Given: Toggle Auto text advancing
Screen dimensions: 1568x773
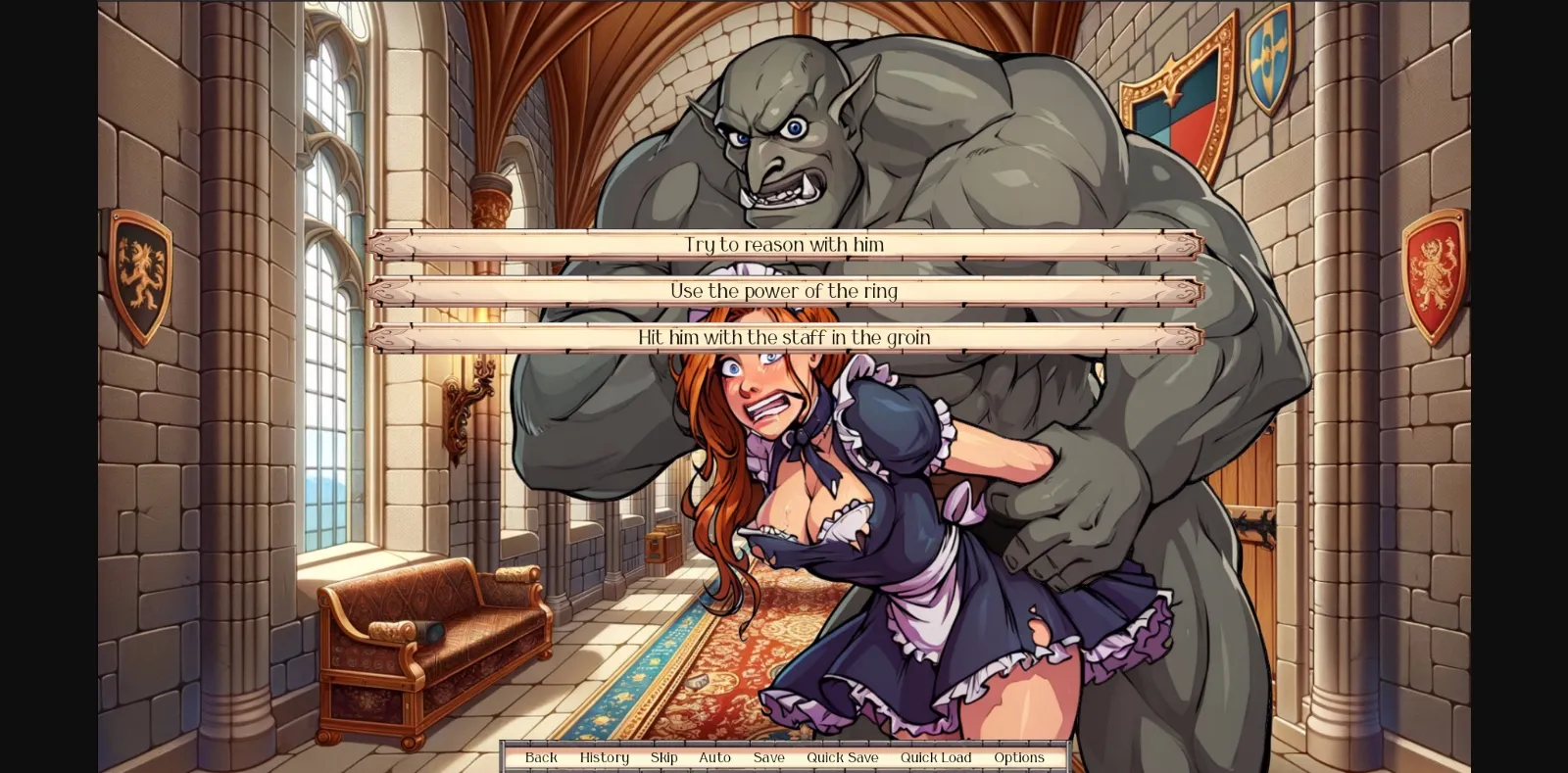Looking at the screenshot, I should pyautogui.click(x=715, y=756).
